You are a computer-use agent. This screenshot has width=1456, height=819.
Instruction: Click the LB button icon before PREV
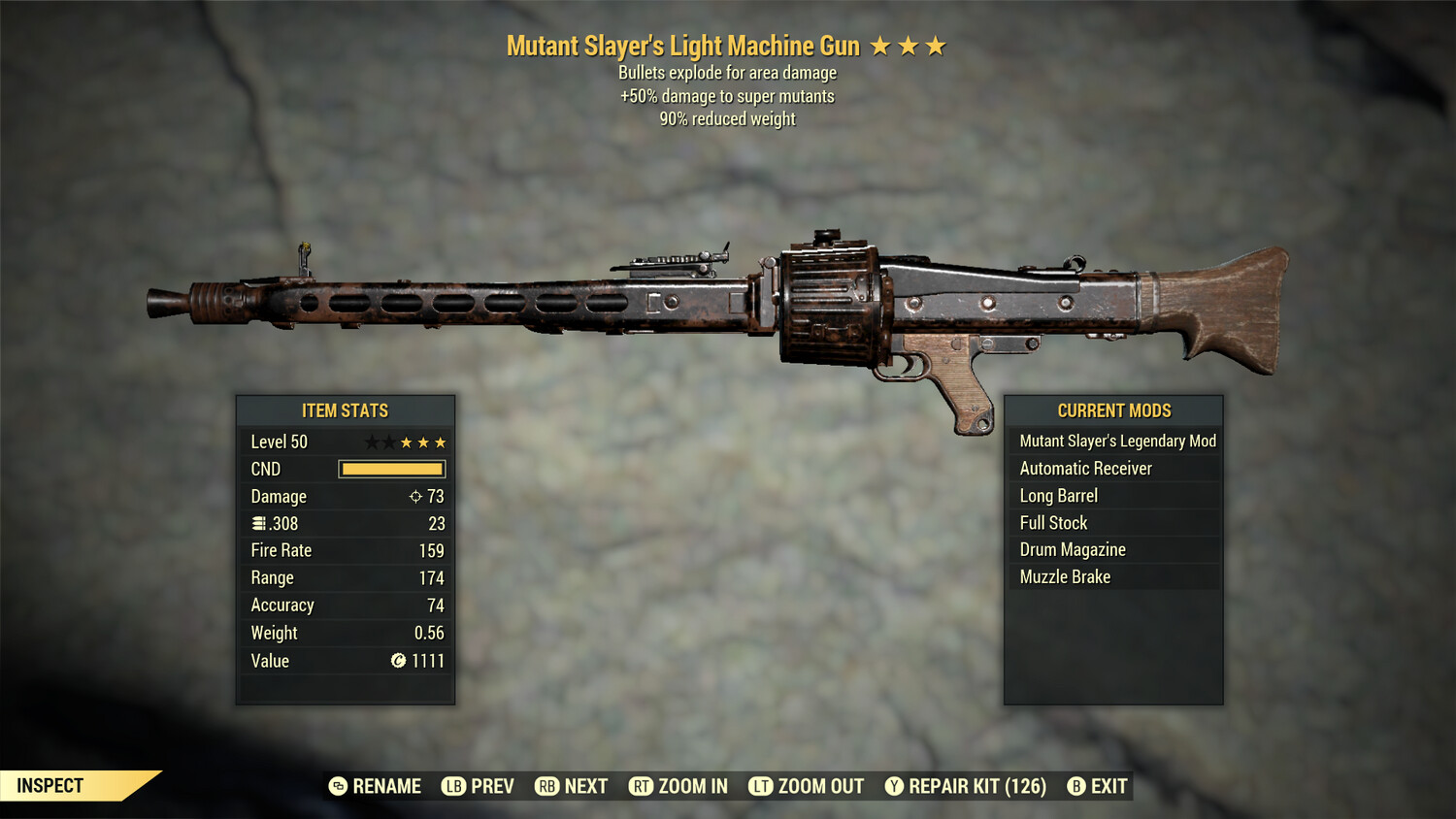(452, 786)
